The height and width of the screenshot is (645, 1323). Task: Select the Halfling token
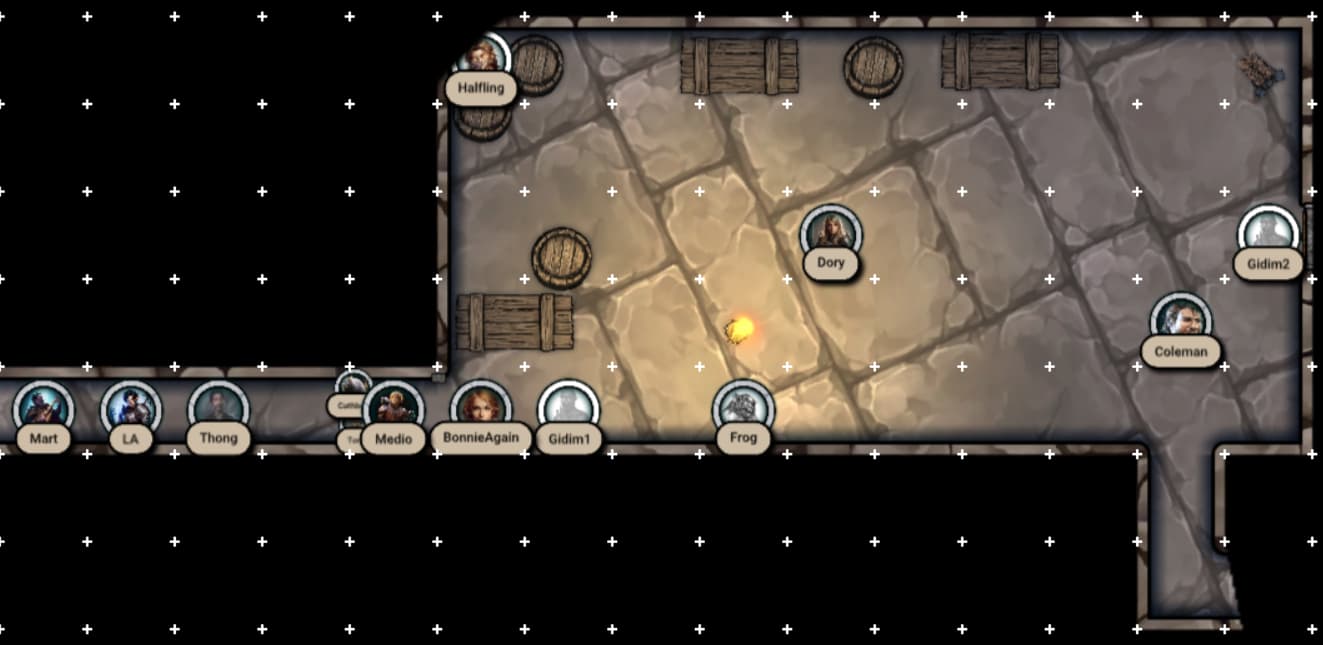(482, 60)
